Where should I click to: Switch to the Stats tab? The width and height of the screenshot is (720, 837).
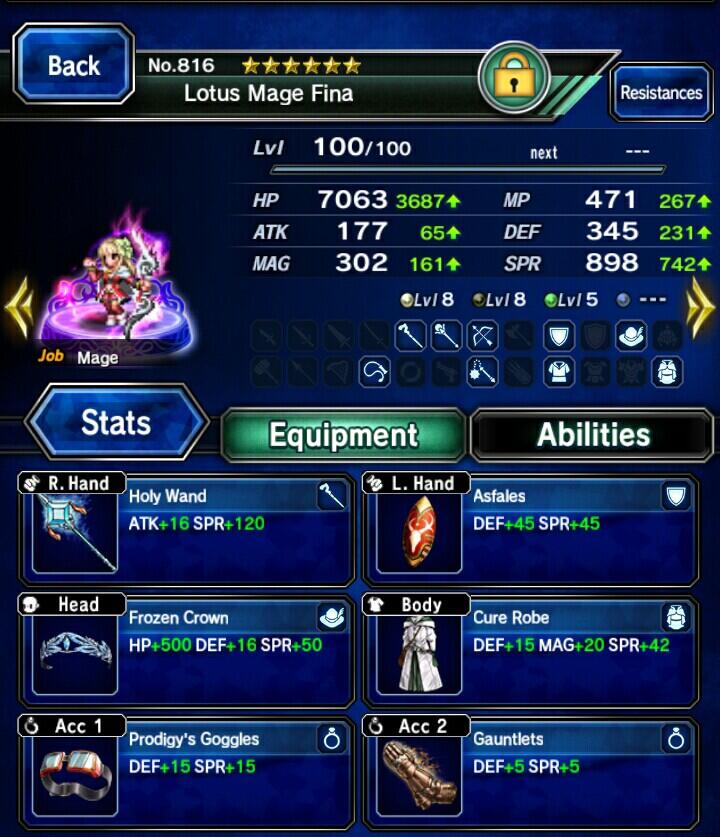pos(116,423)
